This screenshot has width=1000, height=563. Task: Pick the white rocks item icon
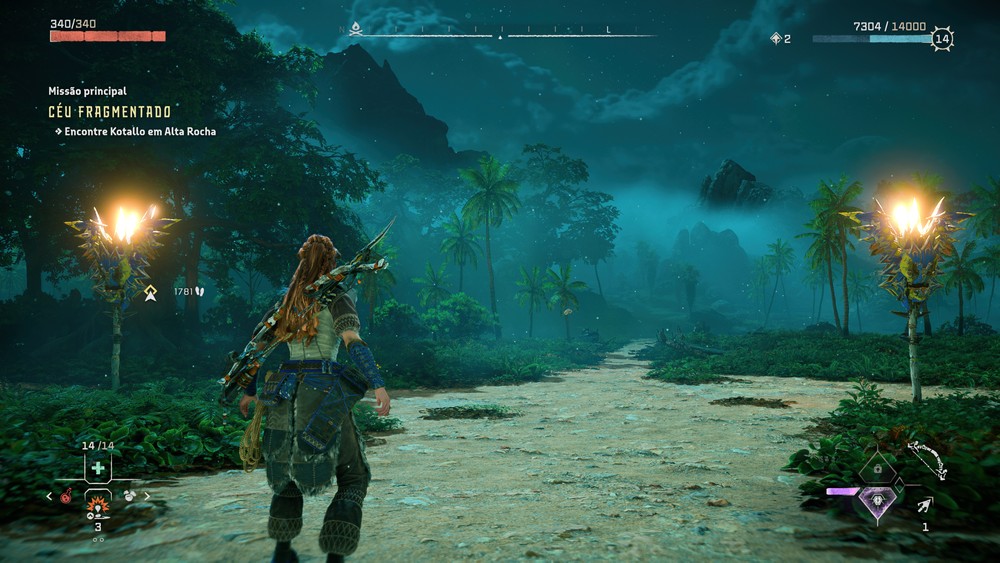click(130, 496)
